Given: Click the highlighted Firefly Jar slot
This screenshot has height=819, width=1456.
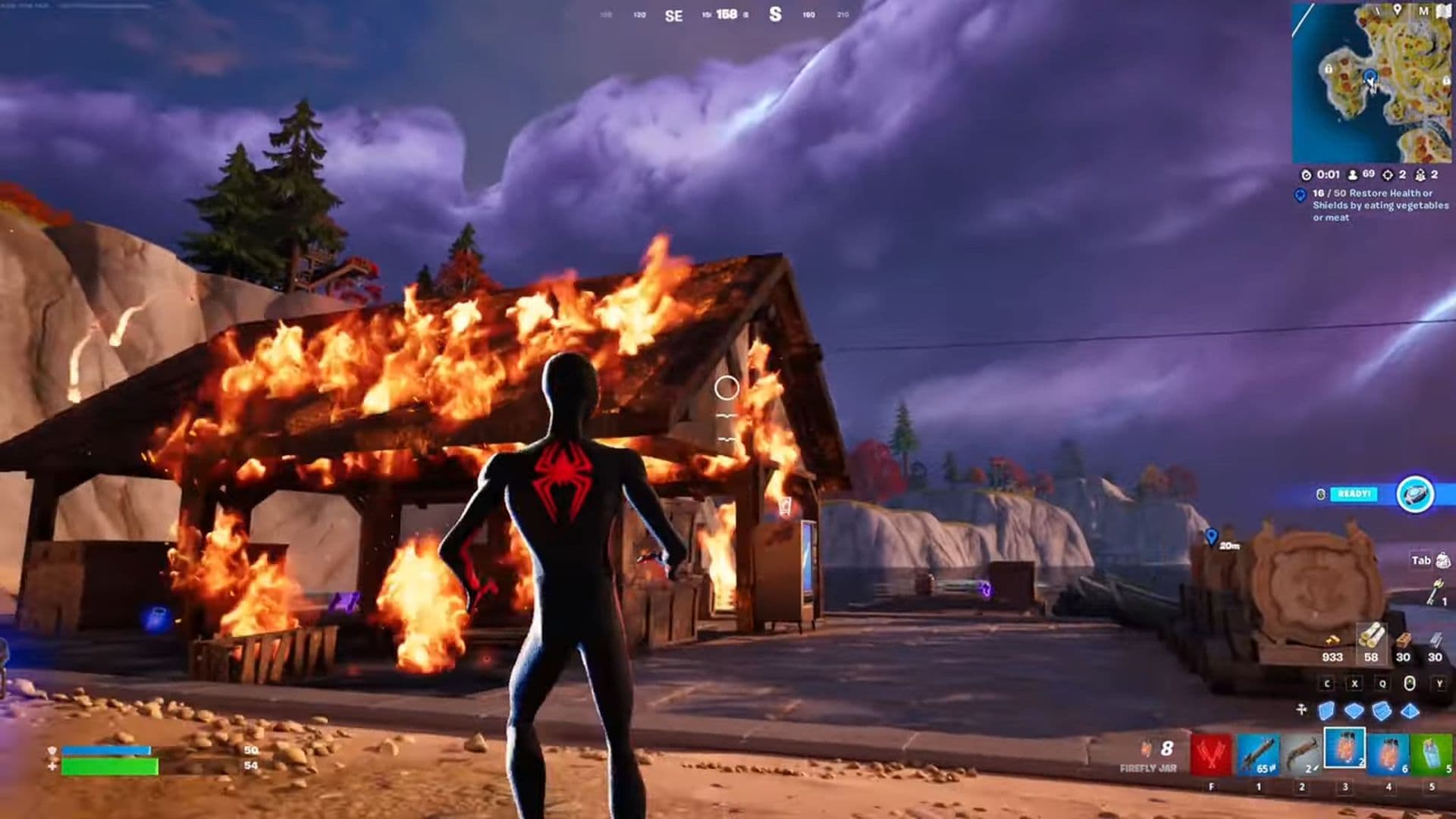Looking at the screenshot, I should coord(1345,749).
